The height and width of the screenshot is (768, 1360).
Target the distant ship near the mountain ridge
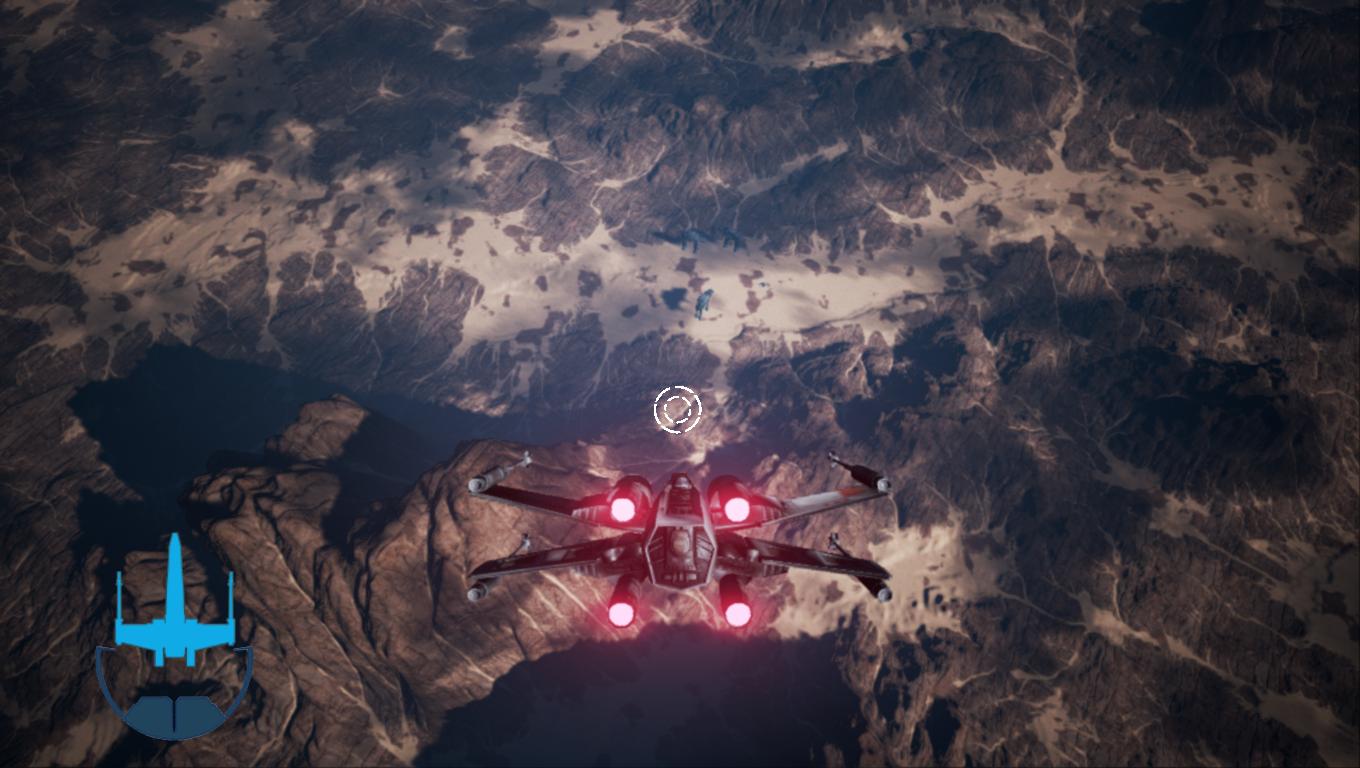pos(693,240)
